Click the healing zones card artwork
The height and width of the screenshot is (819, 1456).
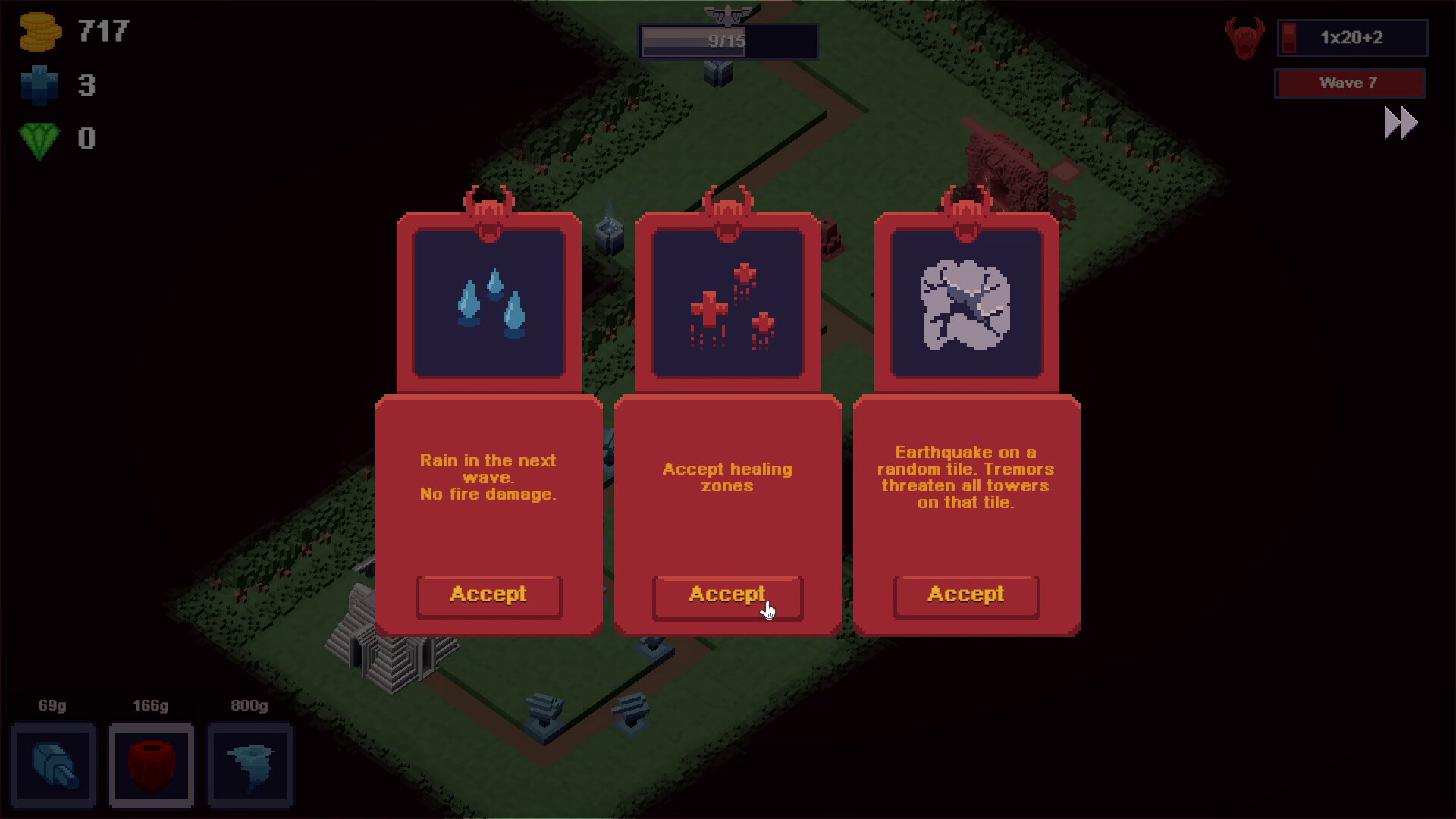726,303
